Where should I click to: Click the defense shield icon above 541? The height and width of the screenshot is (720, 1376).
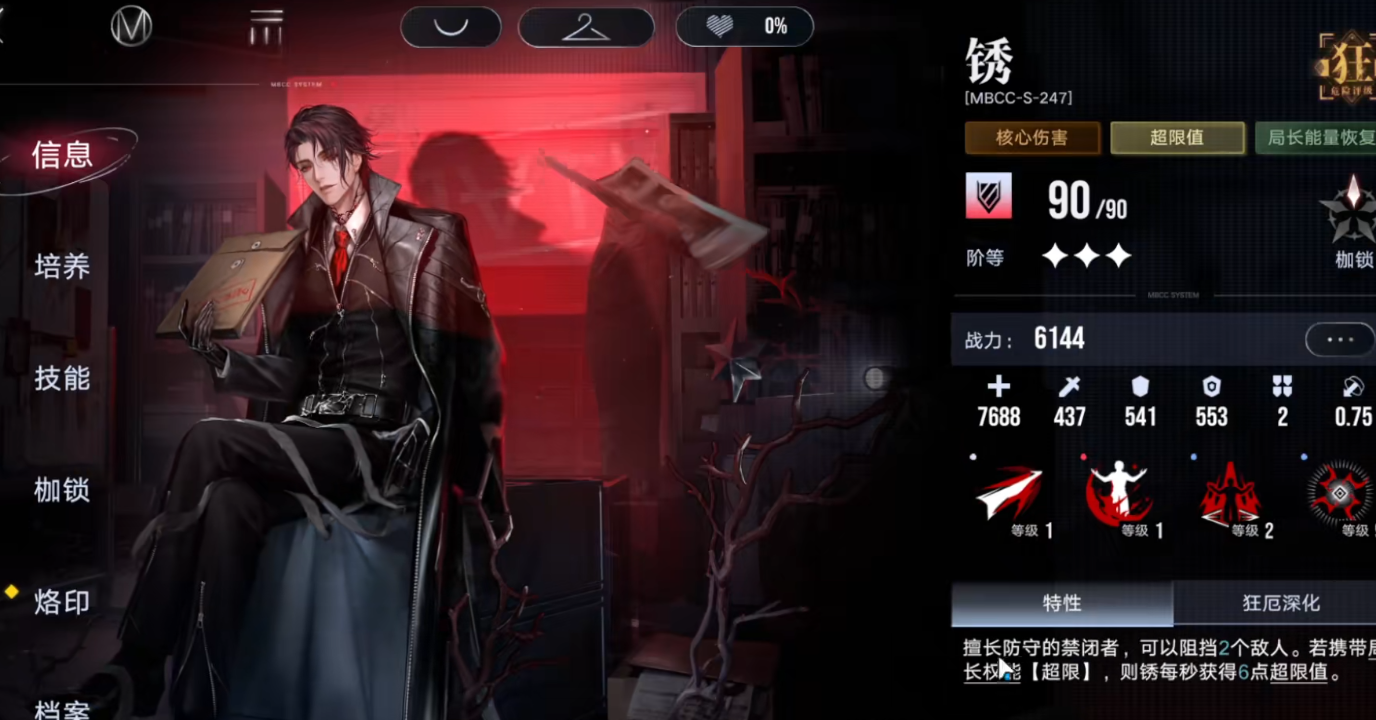(1140, 387)
